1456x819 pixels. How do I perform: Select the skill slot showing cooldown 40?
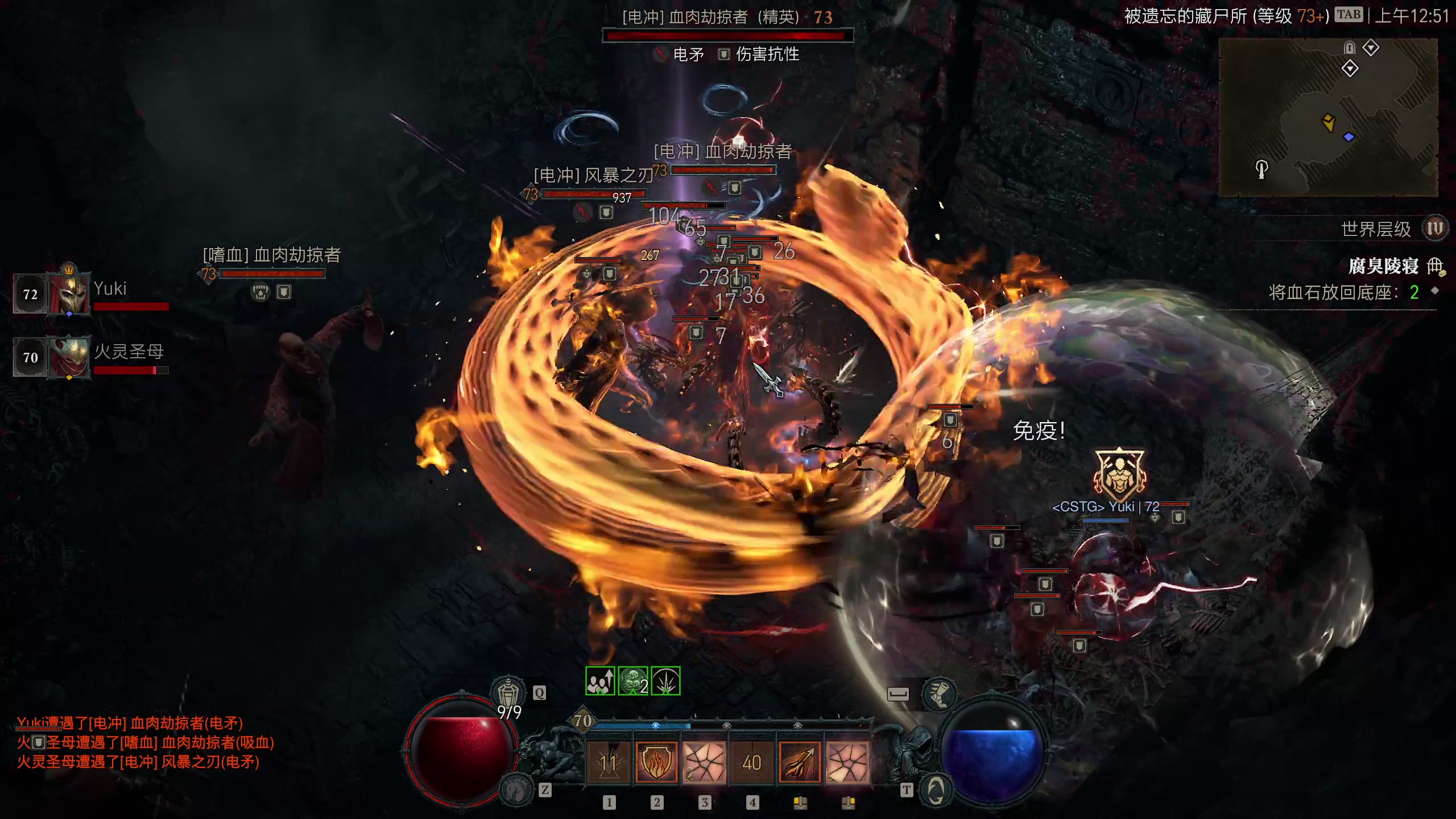[751, 762]
